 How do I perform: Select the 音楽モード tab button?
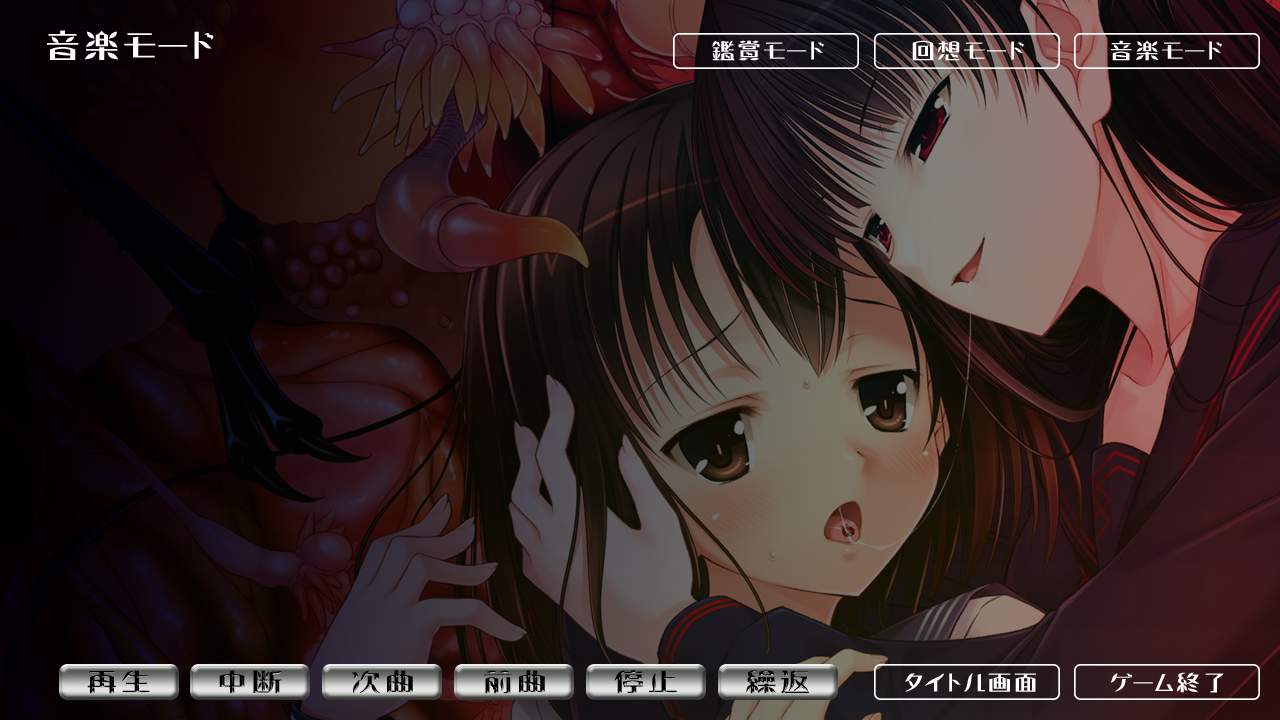pos(1166,51)
